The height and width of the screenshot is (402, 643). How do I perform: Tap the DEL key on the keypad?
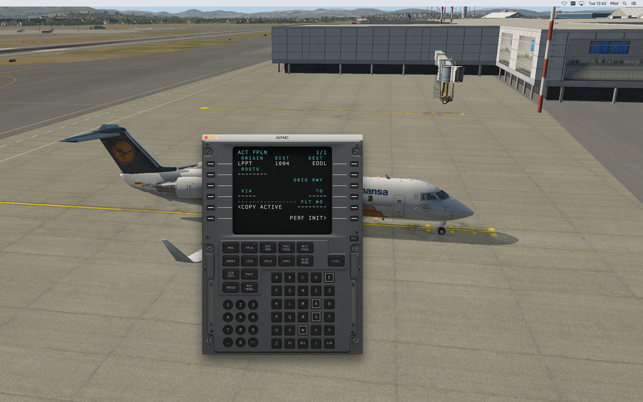pyautogui.click(x=304, y=343)
